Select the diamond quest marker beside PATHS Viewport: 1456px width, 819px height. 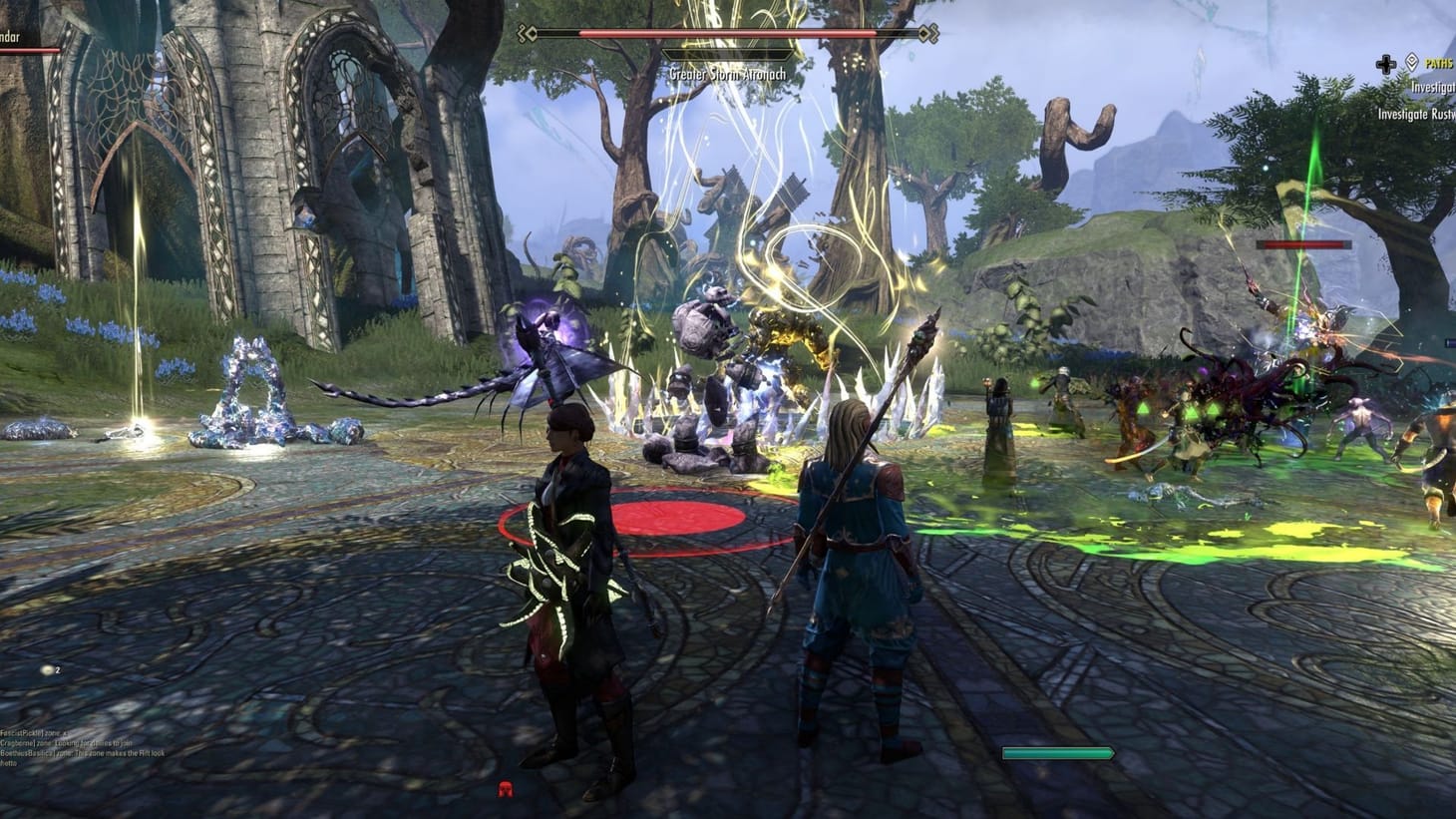pos(1409,62)
